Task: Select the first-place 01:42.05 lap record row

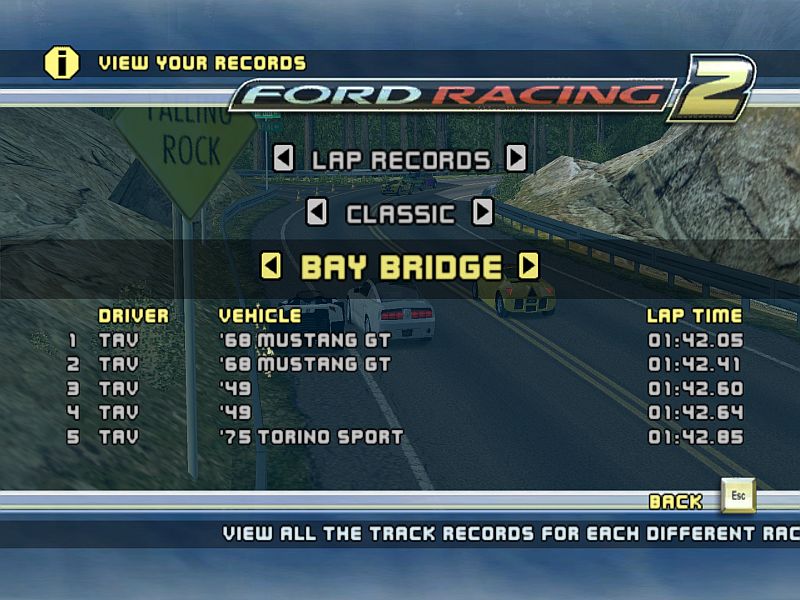Action: [400, 340]
